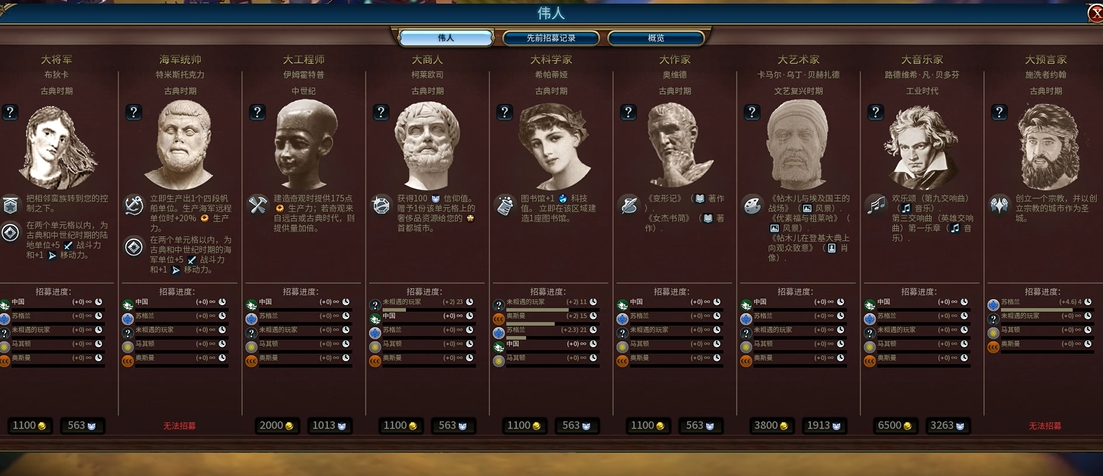Viewport: 1103px width, 476px height.
Task: Switch to the 先前招募记录 tab
Action: (550, 38)
